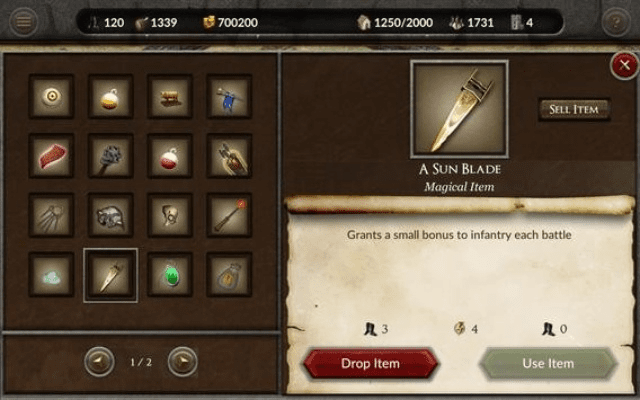Viewport: 640px width, 400px height.
Task: Open the hamburger menu button
Action: tap(21, 22)
